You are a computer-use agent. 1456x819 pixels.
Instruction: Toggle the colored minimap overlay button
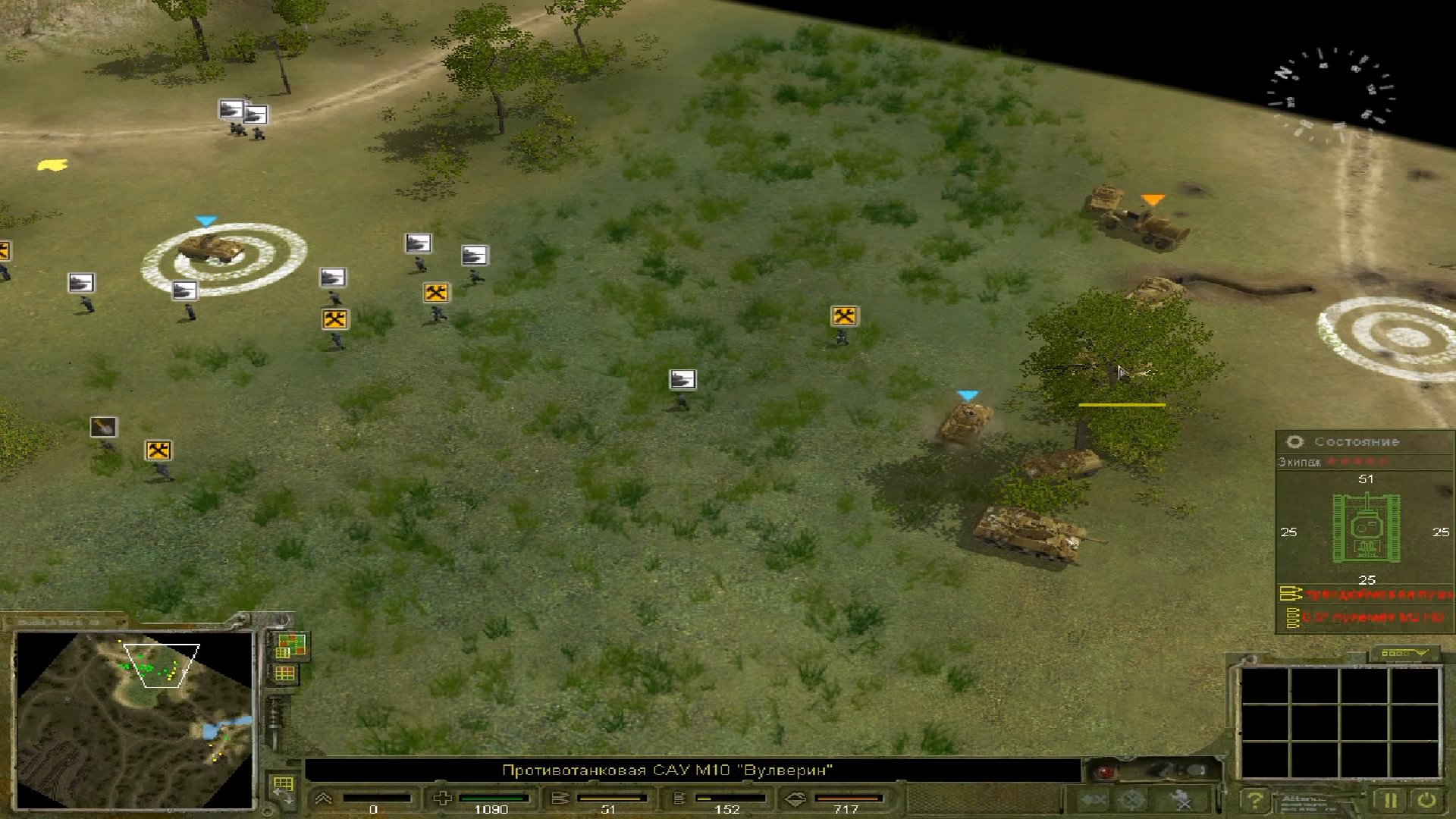[x=290, y=645]
